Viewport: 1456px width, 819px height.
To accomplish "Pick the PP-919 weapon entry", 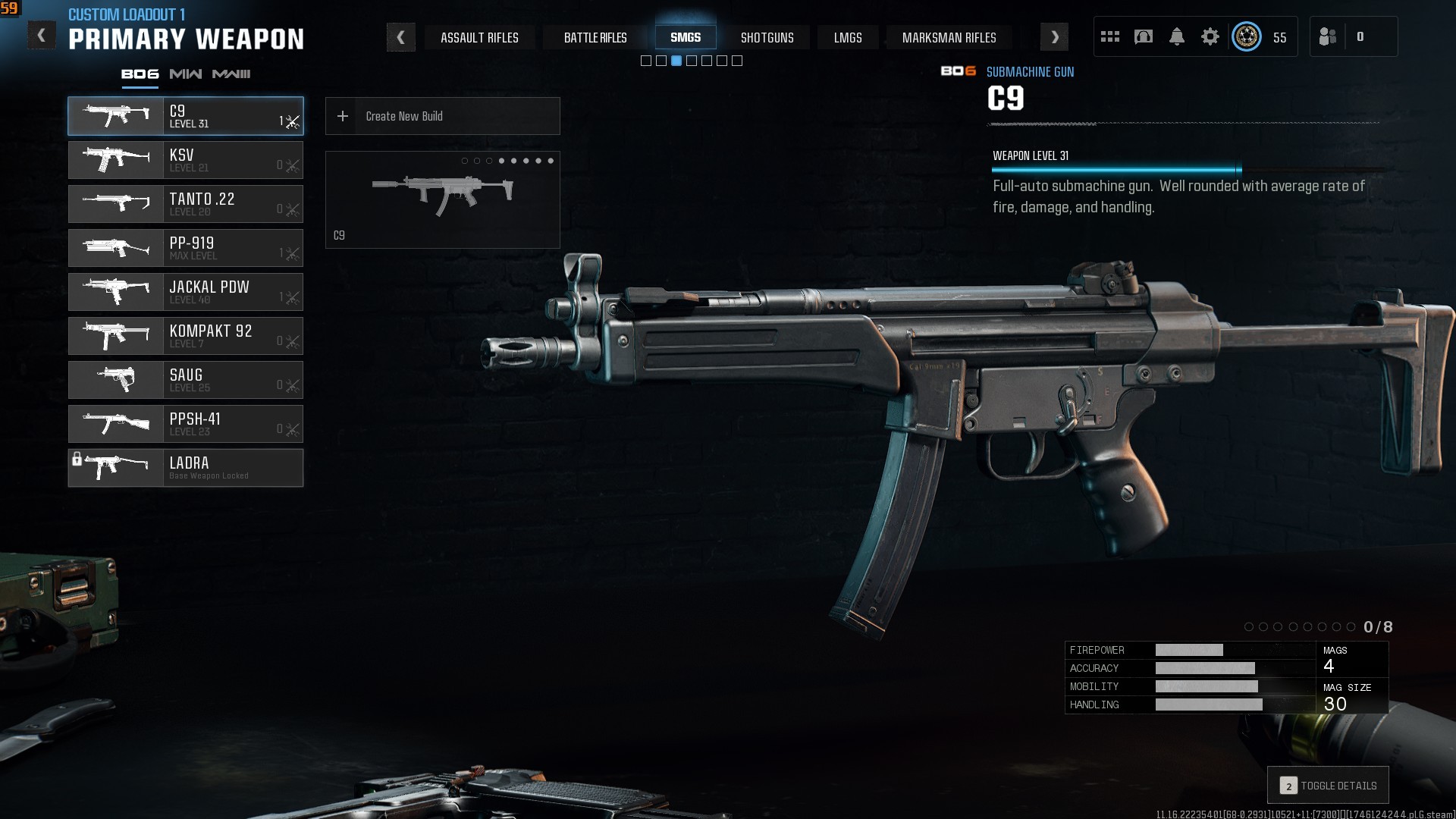I will click(186, 248).
